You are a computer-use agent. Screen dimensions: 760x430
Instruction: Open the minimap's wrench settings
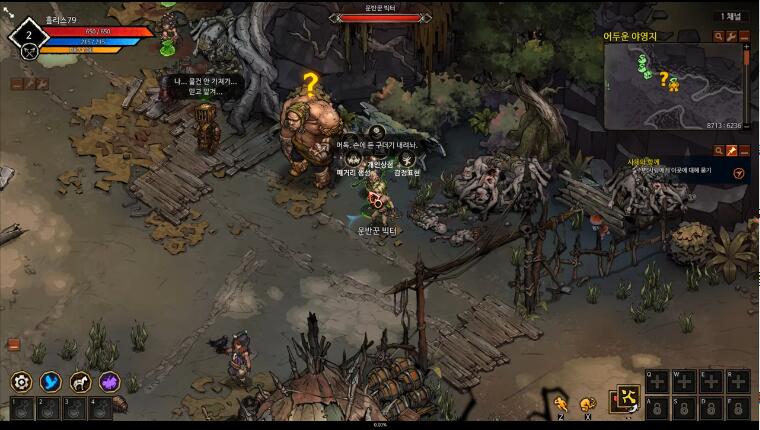click(731, 37)
